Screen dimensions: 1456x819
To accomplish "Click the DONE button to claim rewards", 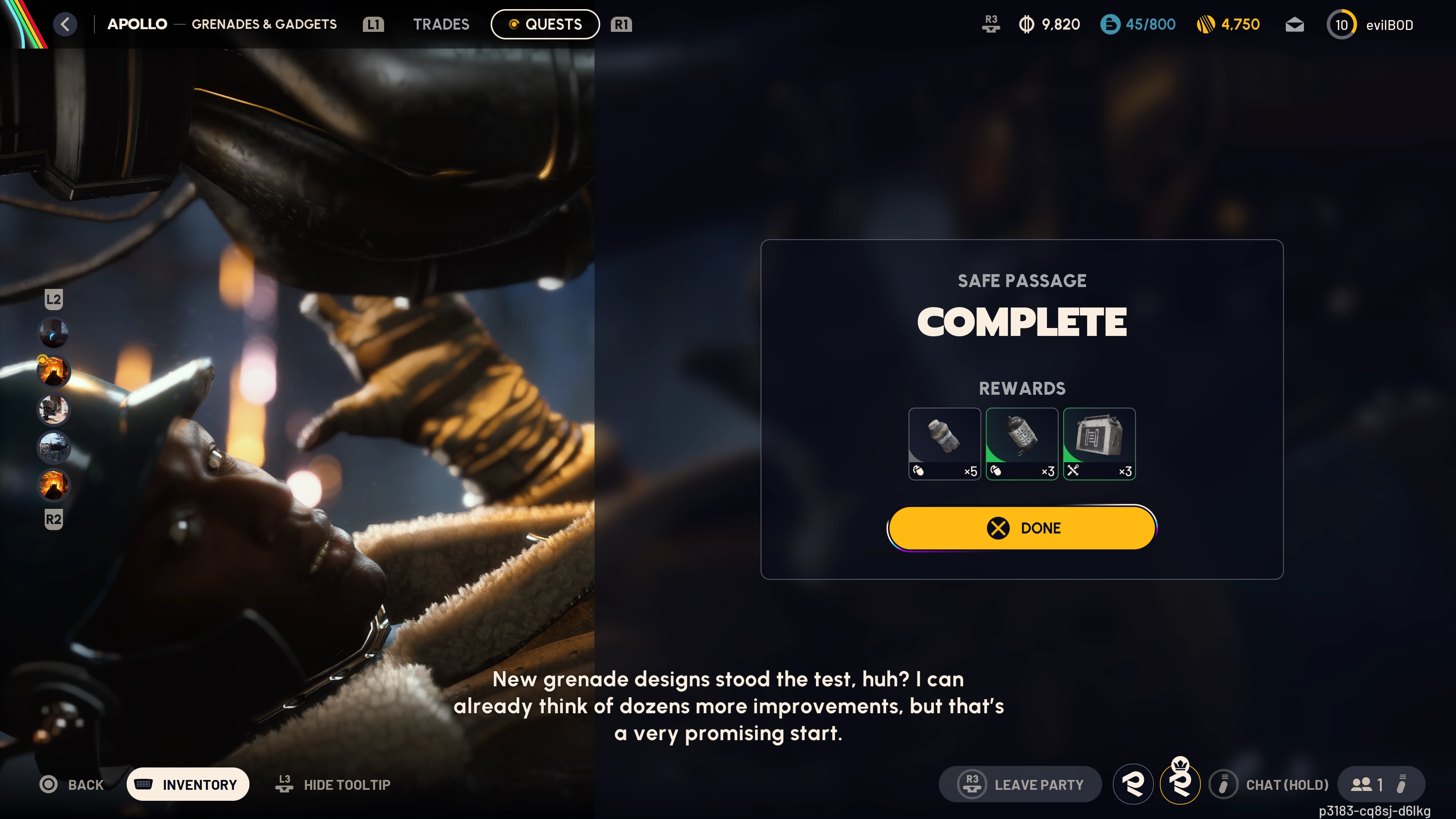I will click(x=1021, y=528).
